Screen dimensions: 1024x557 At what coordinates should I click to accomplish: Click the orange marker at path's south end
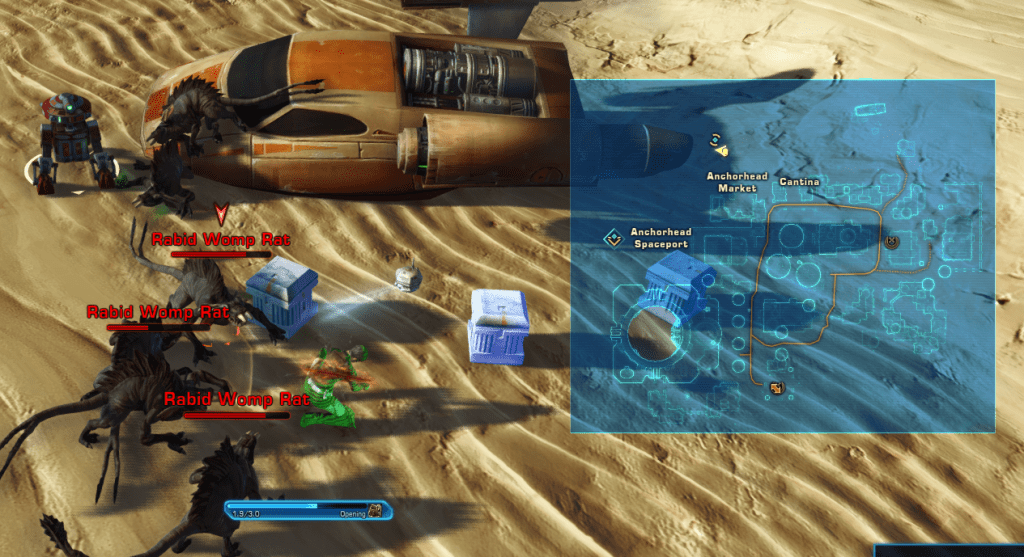pos(776,388)
